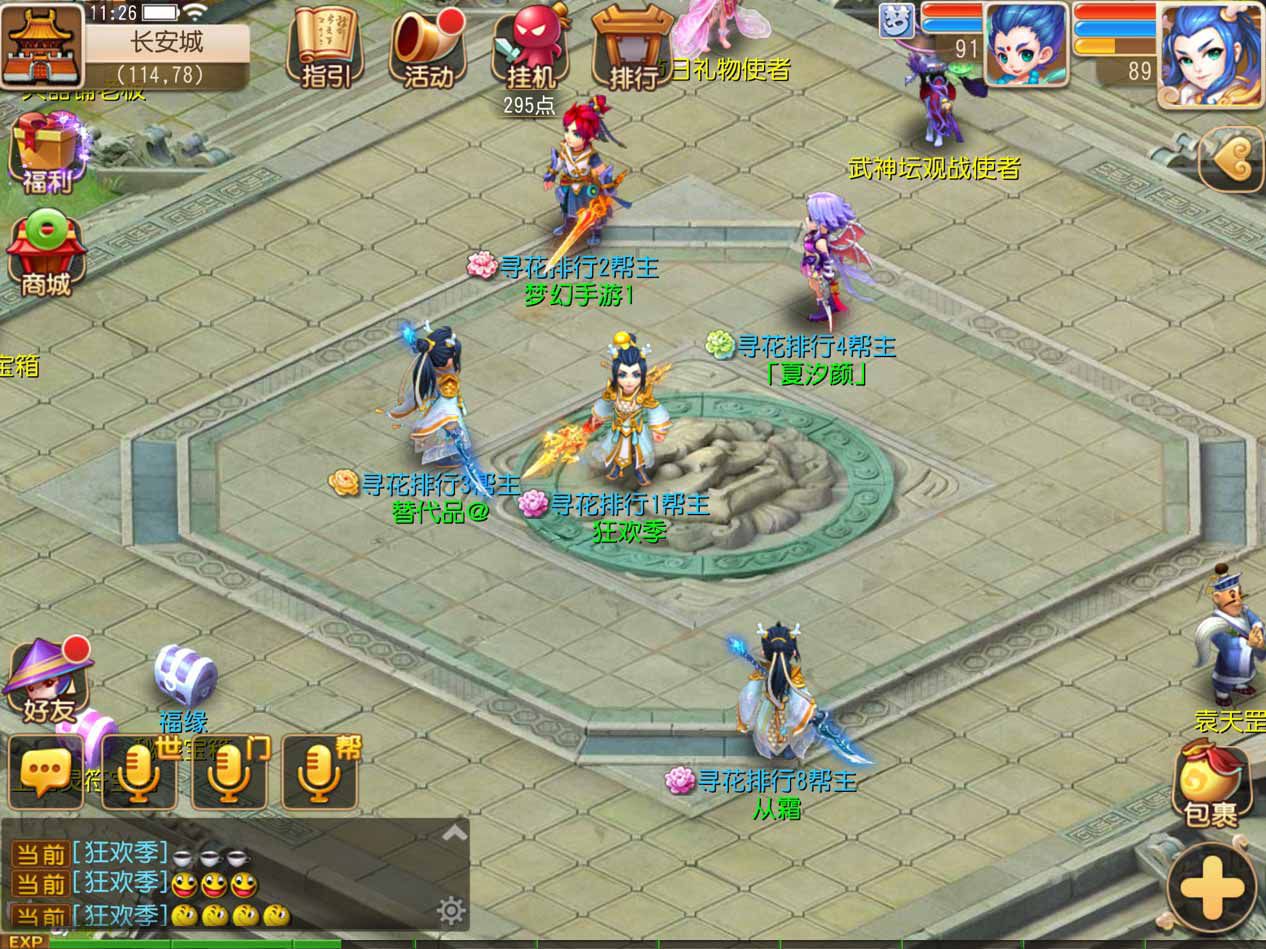
Task: Open the 挂机 auto-battle menu
Action: pos(529,48)
